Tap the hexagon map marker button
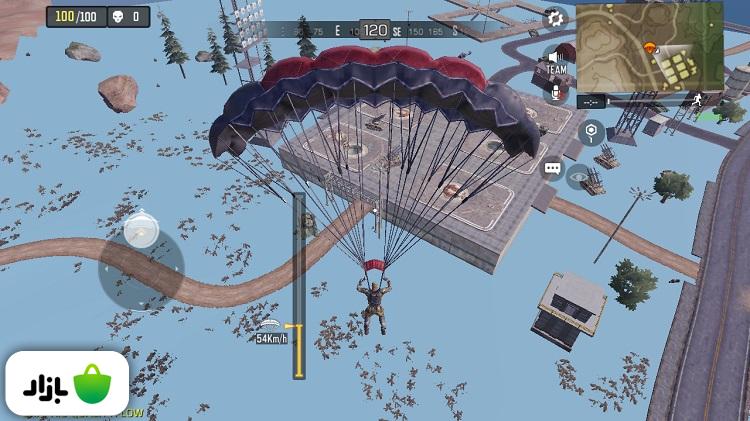This screenshot has width=750, height=421. [x=592, y=130]
